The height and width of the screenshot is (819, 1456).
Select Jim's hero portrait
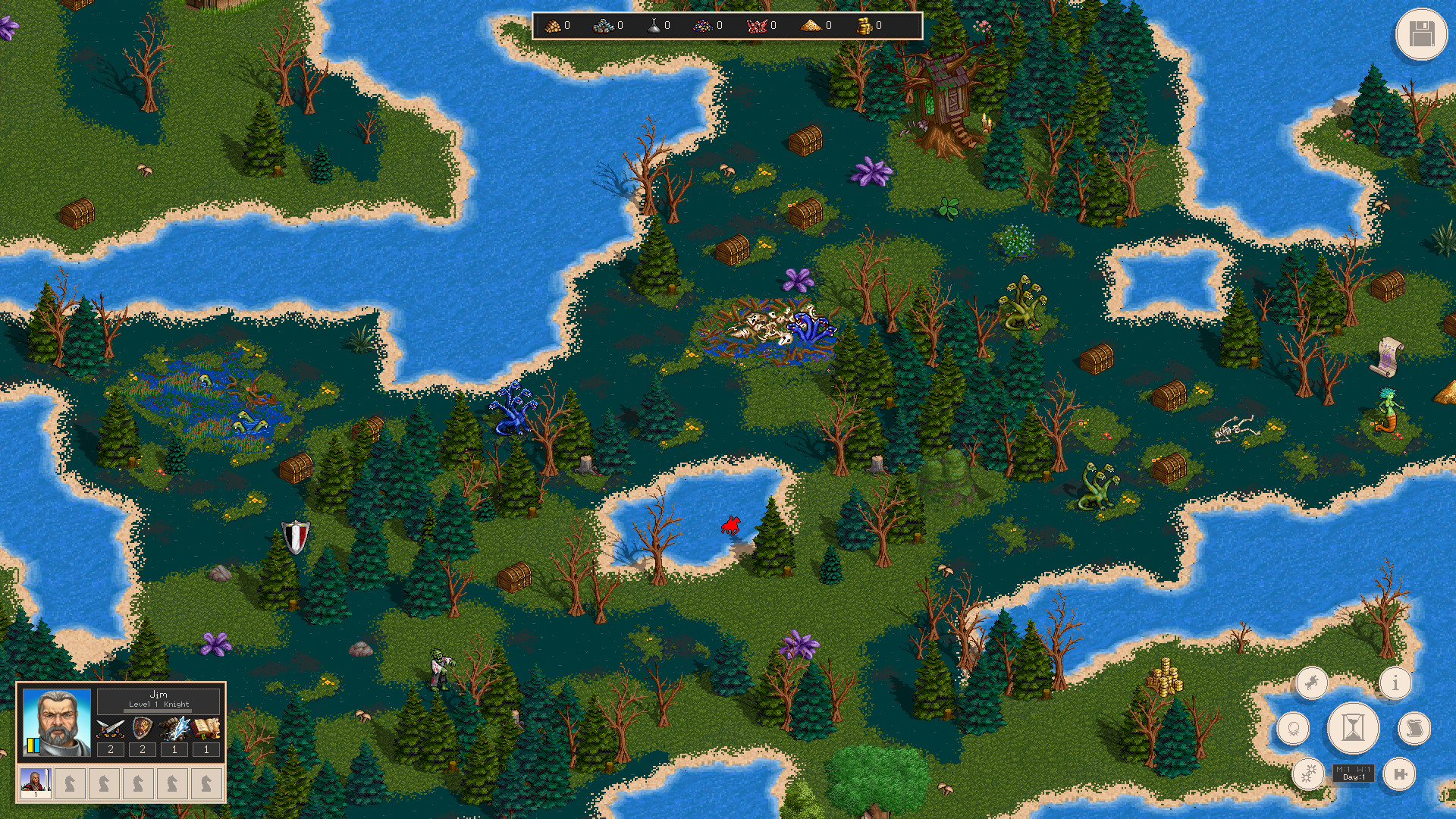pos(57,722)
